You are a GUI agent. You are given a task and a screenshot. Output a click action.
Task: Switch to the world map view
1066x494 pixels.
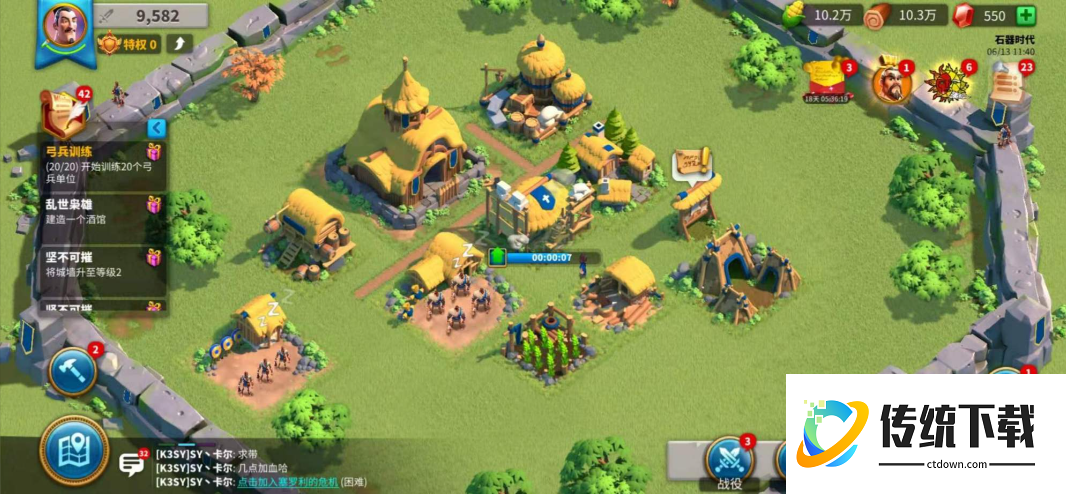tap(73, 451)
